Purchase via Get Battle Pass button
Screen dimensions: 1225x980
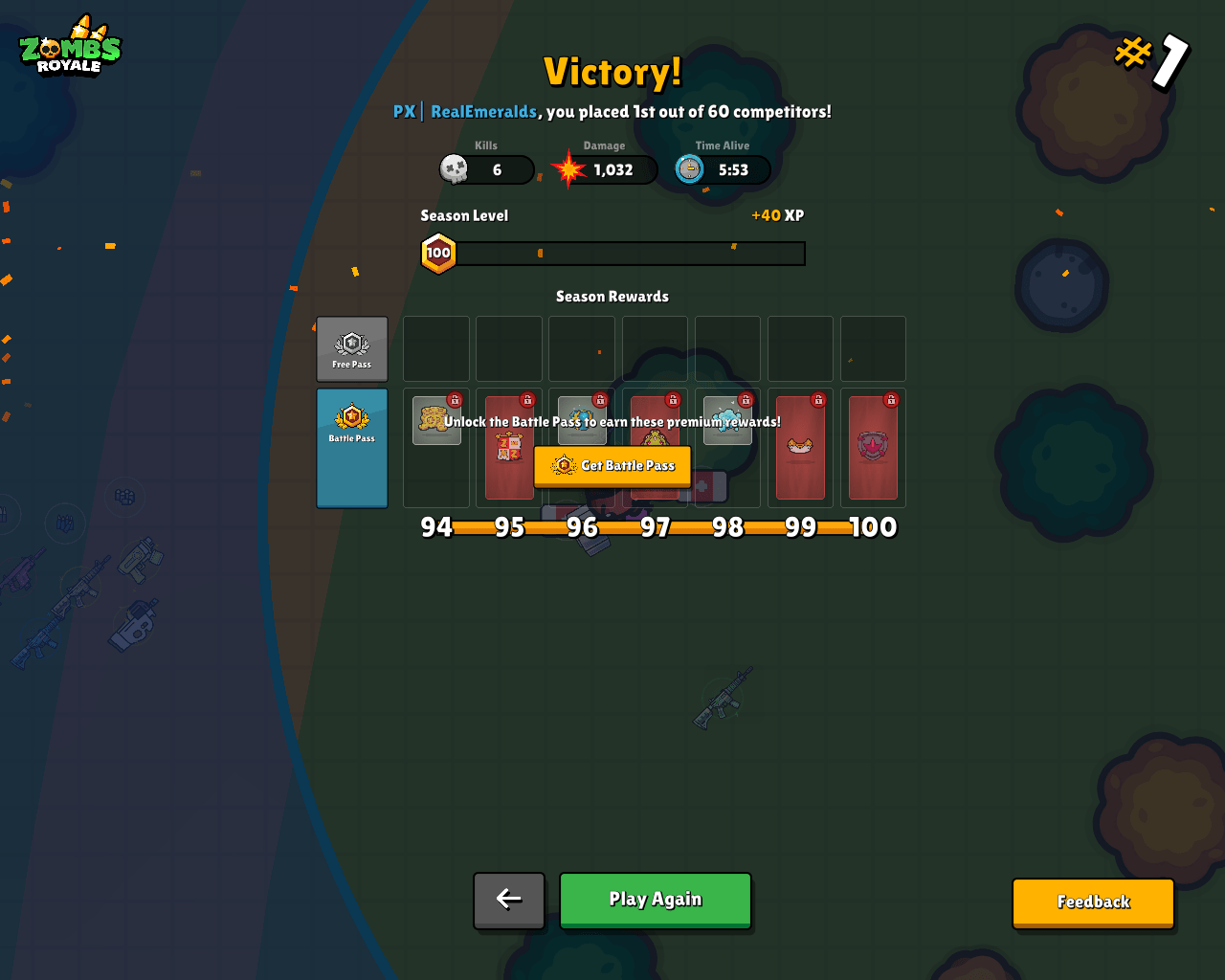[612, 466]
